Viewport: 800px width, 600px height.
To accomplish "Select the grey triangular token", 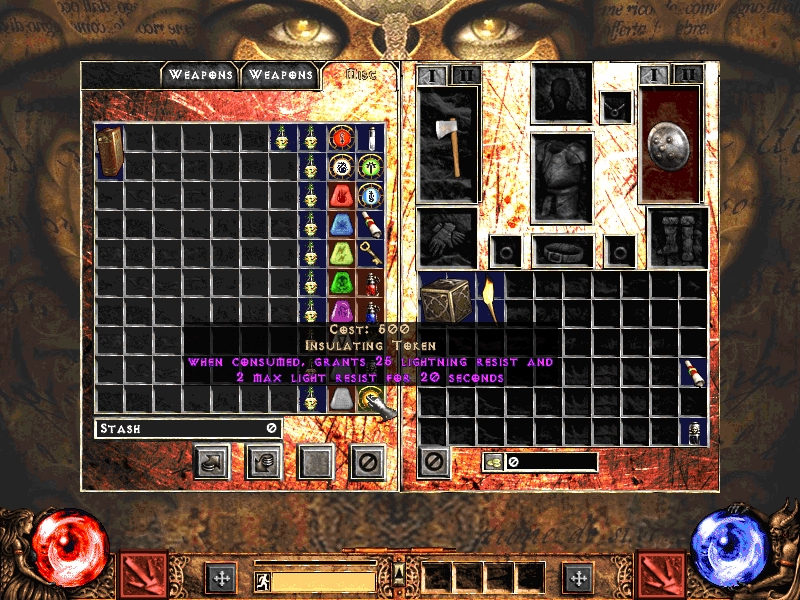I will point(342,399).
